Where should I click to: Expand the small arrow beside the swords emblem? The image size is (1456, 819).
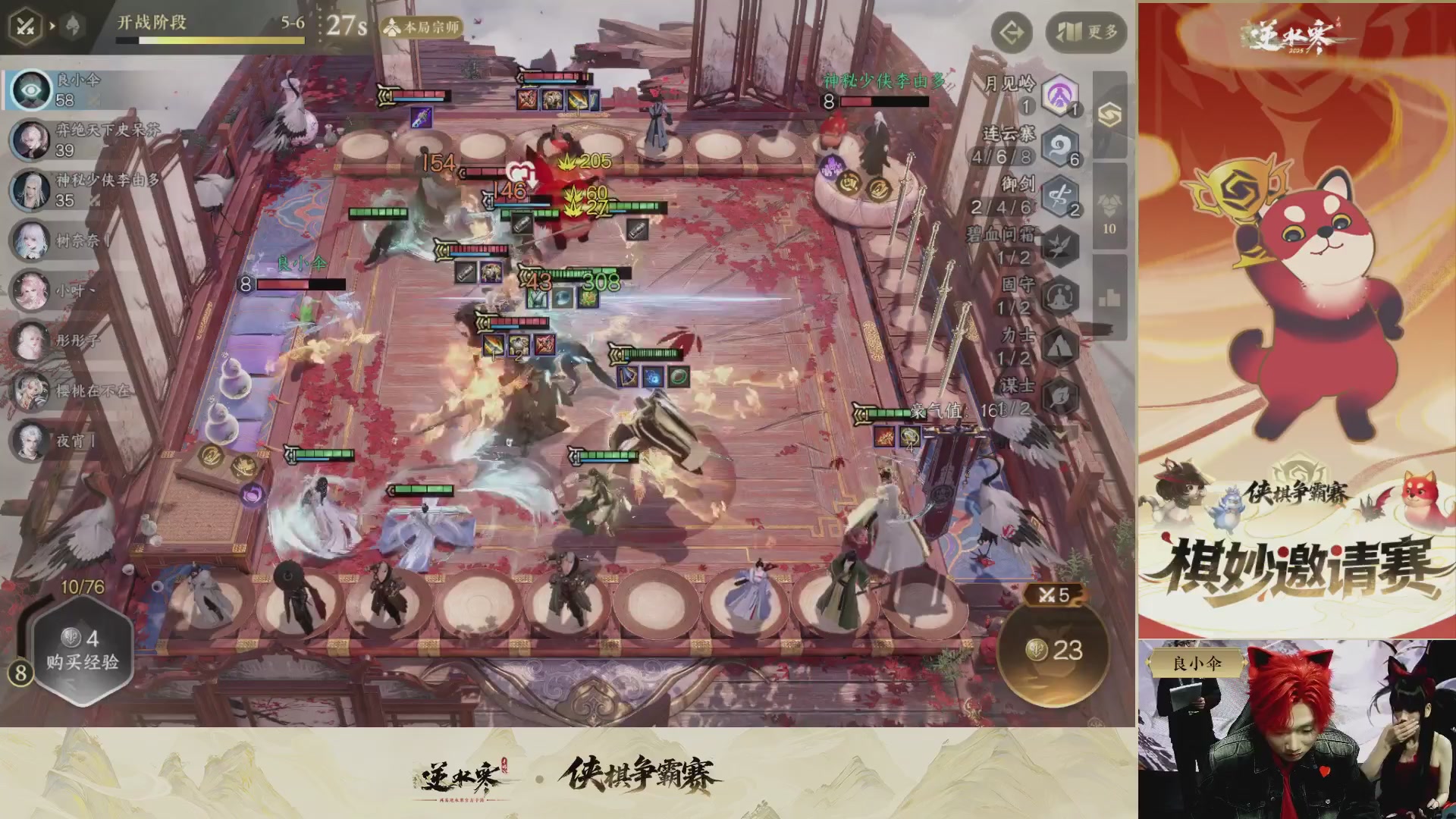[53, 25]
